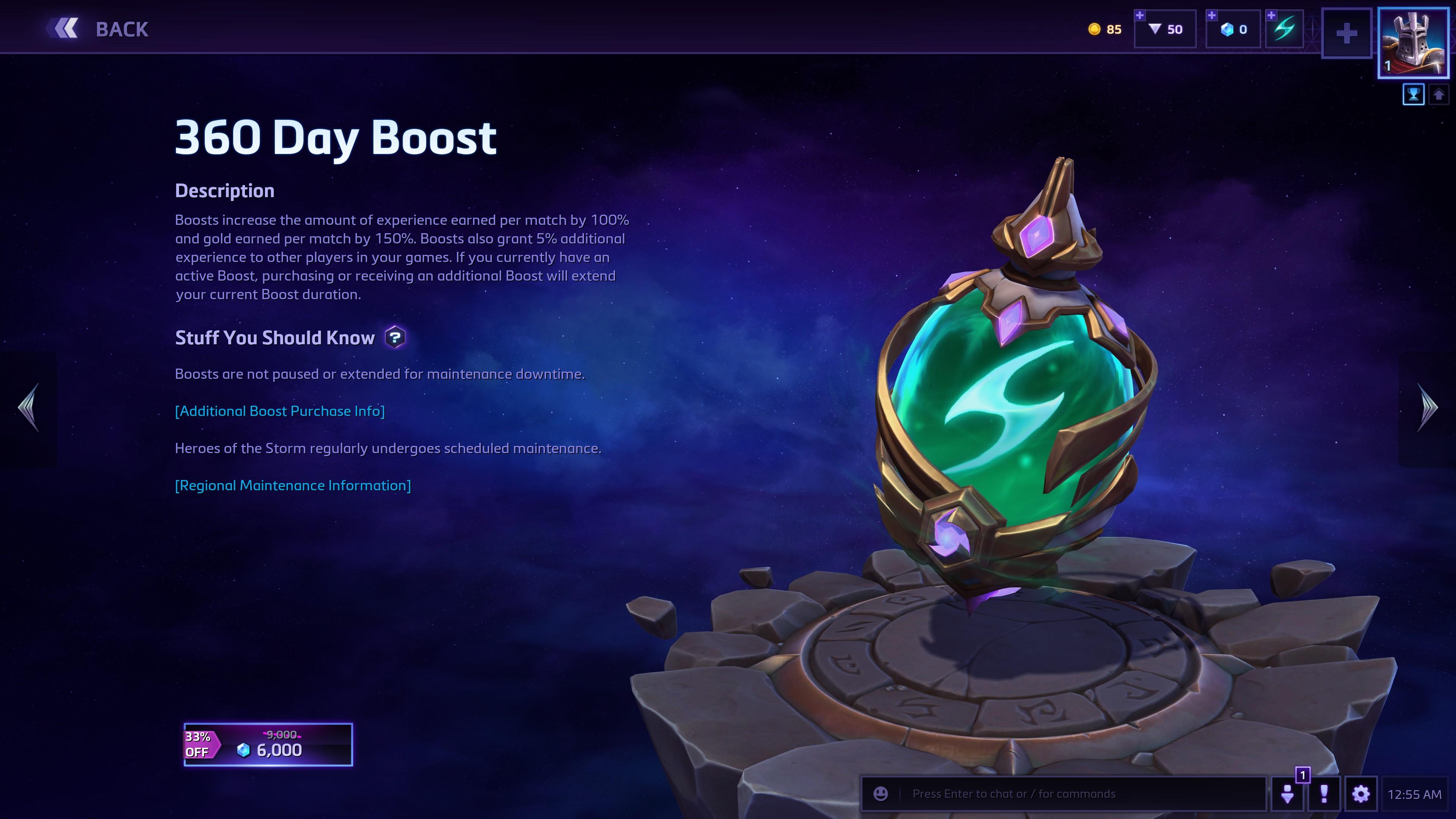Open the knight player portrait profile
1456x819 pixels.
click(x=1413, y=43)
